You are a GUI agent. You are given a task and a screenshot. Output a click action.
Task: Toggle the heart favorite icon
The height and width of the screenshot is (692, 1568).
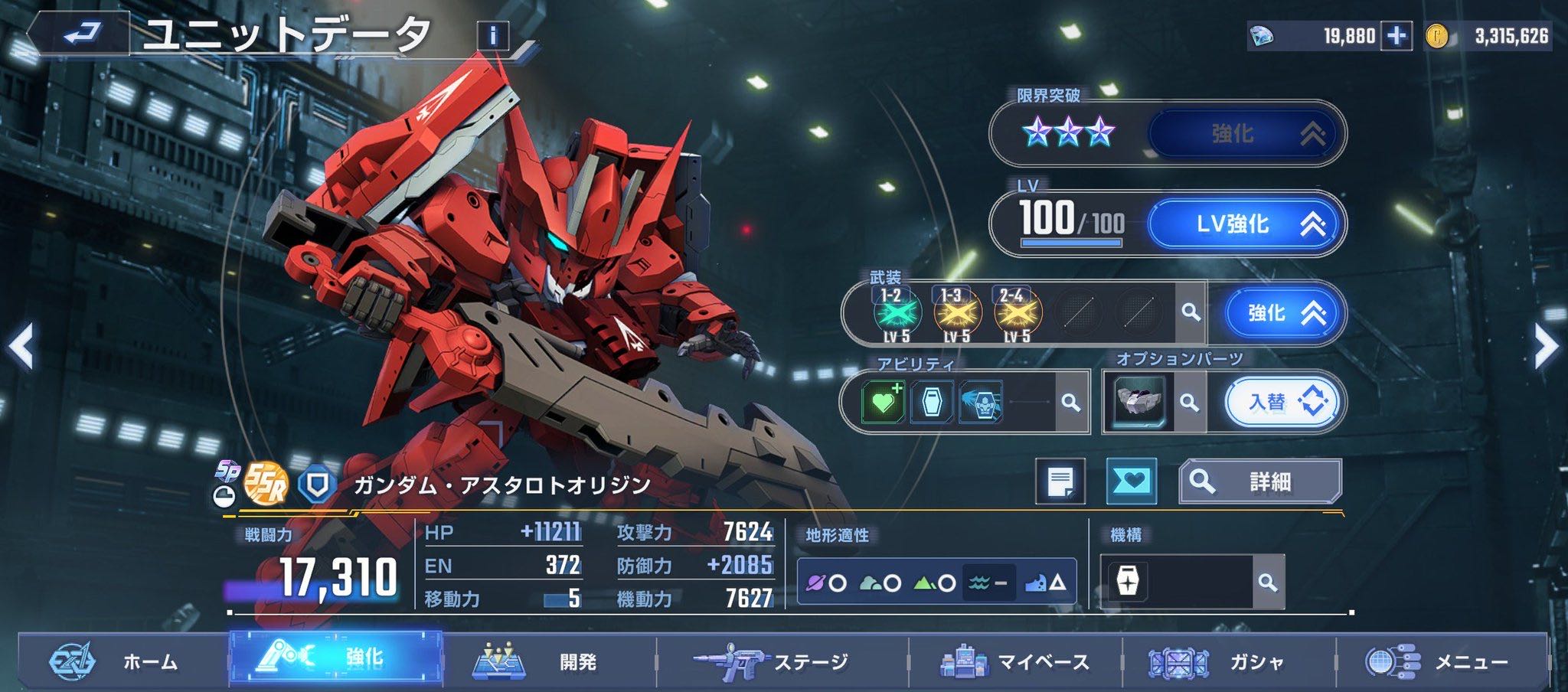click(x=1132, y=481)
